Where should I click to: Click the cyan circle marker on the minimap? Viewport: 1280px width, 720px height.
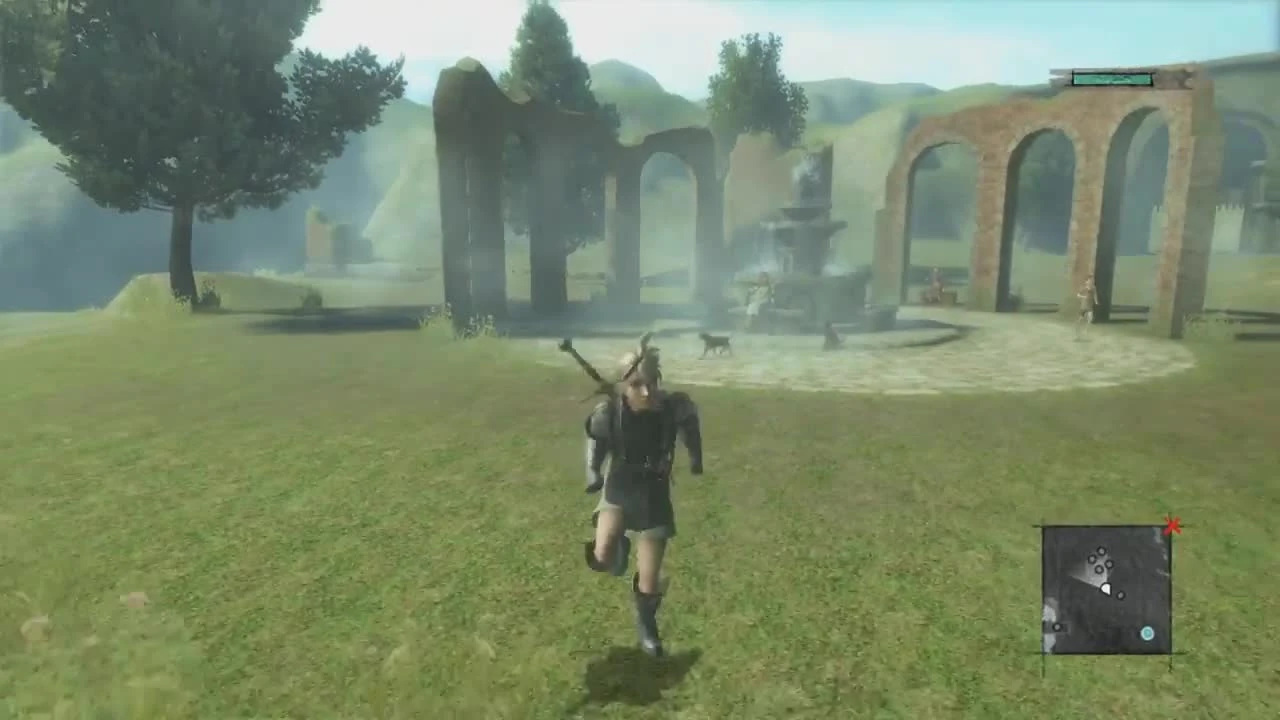1147,633
